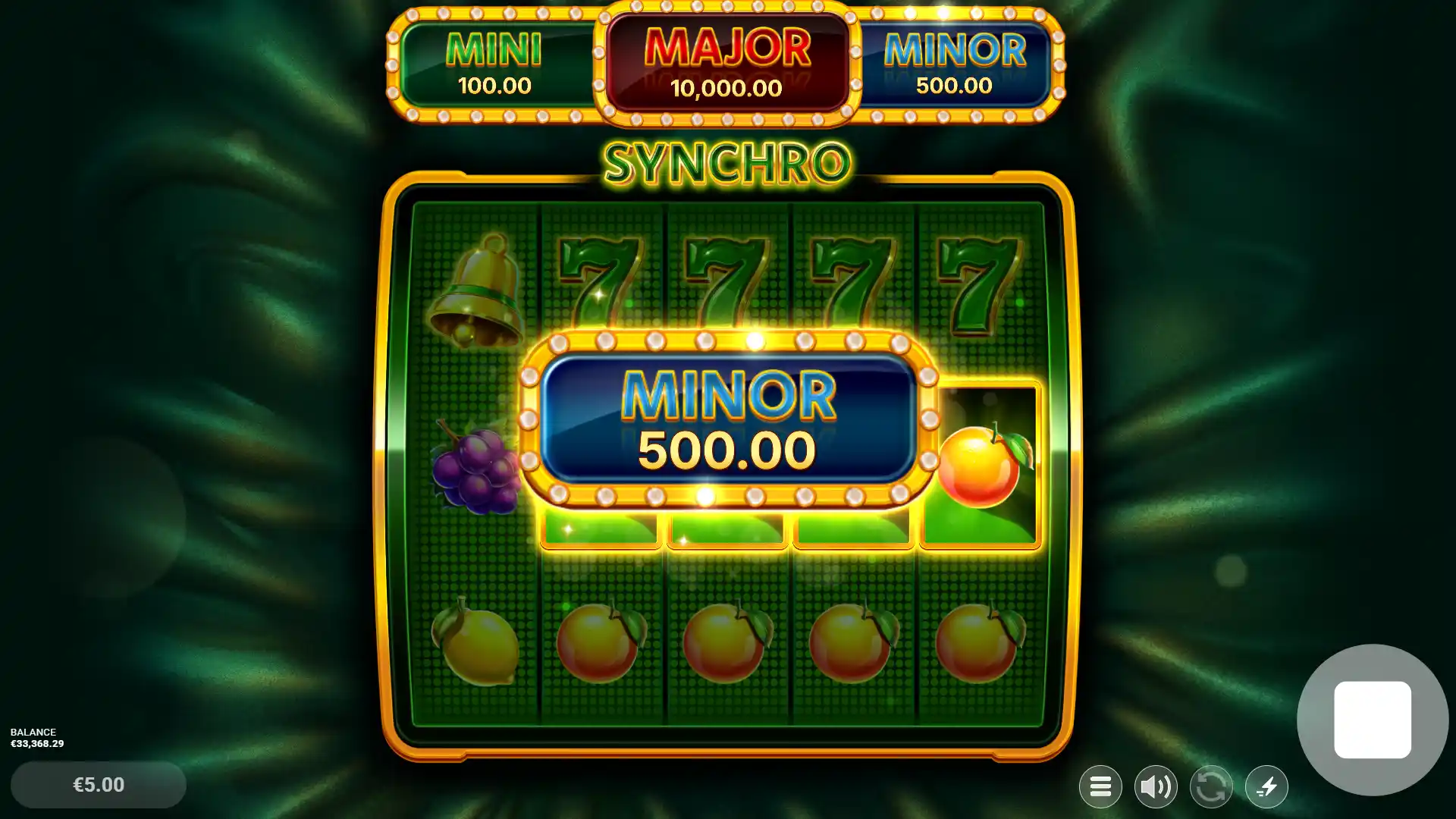Open bet options via the menu icon
This screenshot has width=1456, height=819.
click(x=1100, y=786)
